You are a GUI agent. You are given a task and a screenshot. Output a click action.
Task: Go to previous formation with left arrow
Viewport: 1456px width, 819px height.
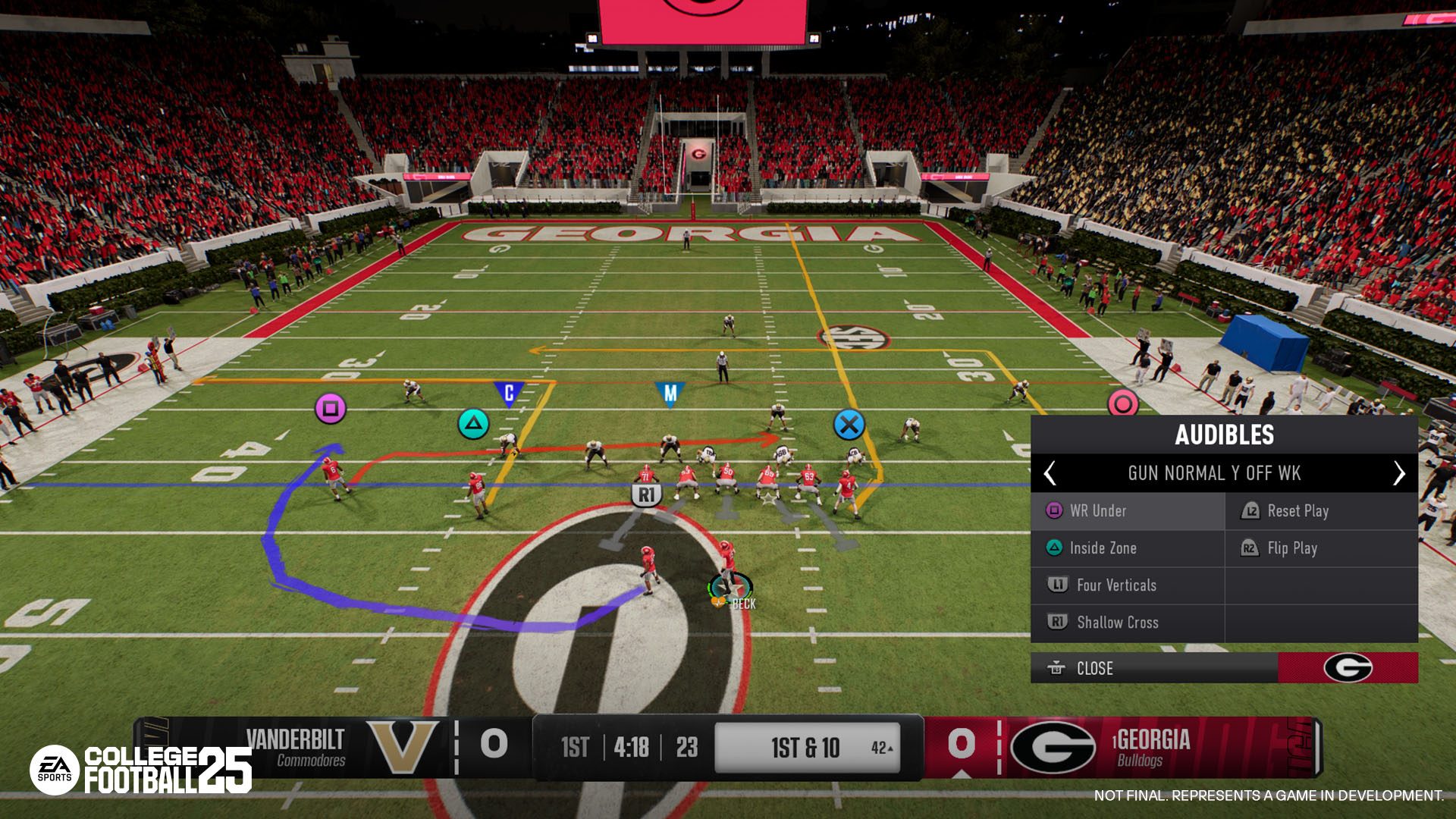pos(1050,473)
